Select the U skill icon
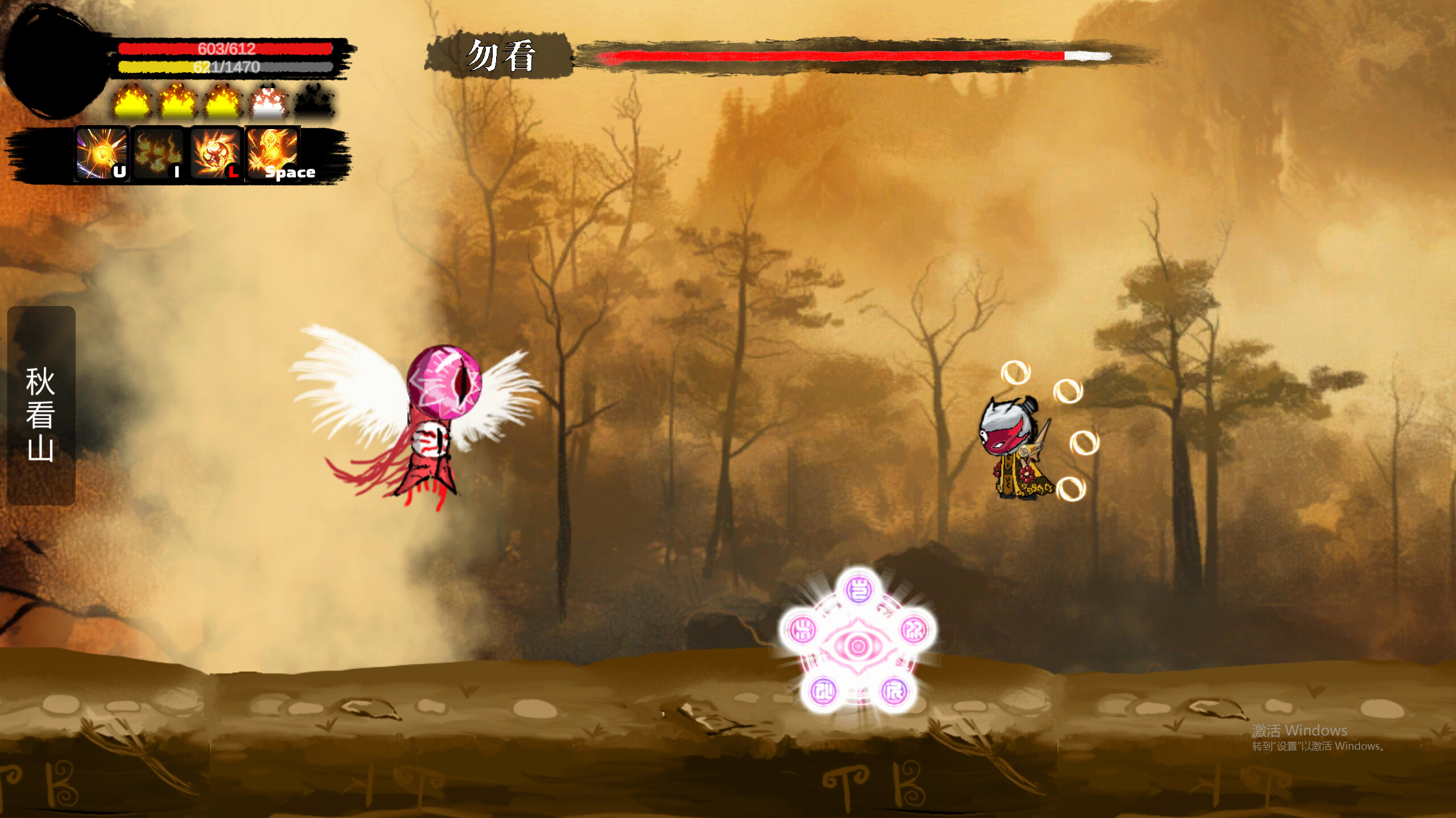 tap(101, 154)
